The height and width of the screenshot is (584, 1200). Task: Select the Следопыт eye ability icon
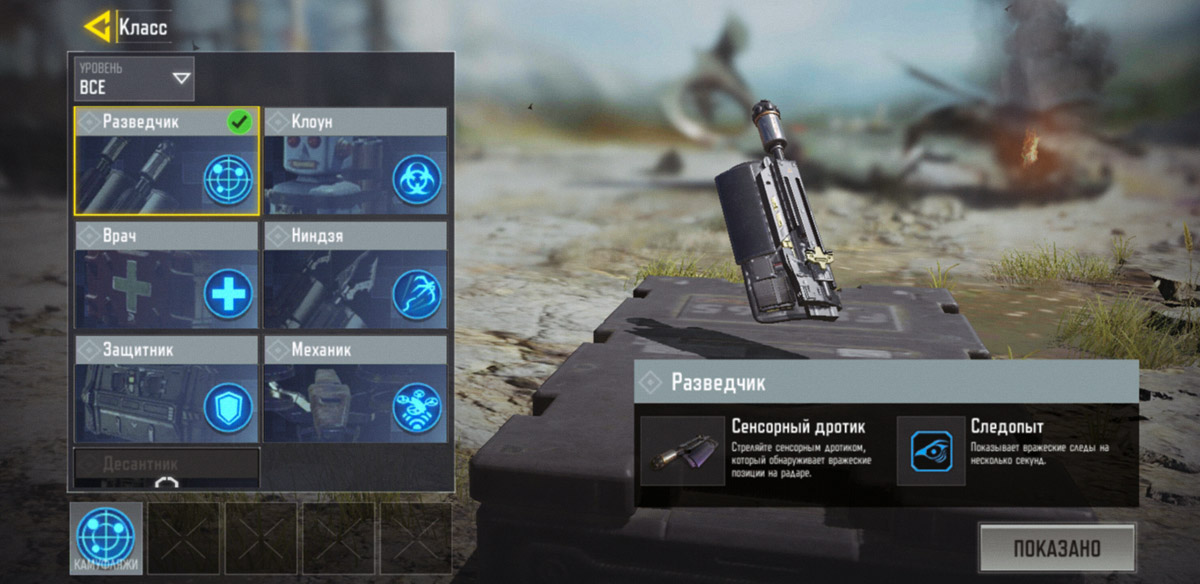930,451
